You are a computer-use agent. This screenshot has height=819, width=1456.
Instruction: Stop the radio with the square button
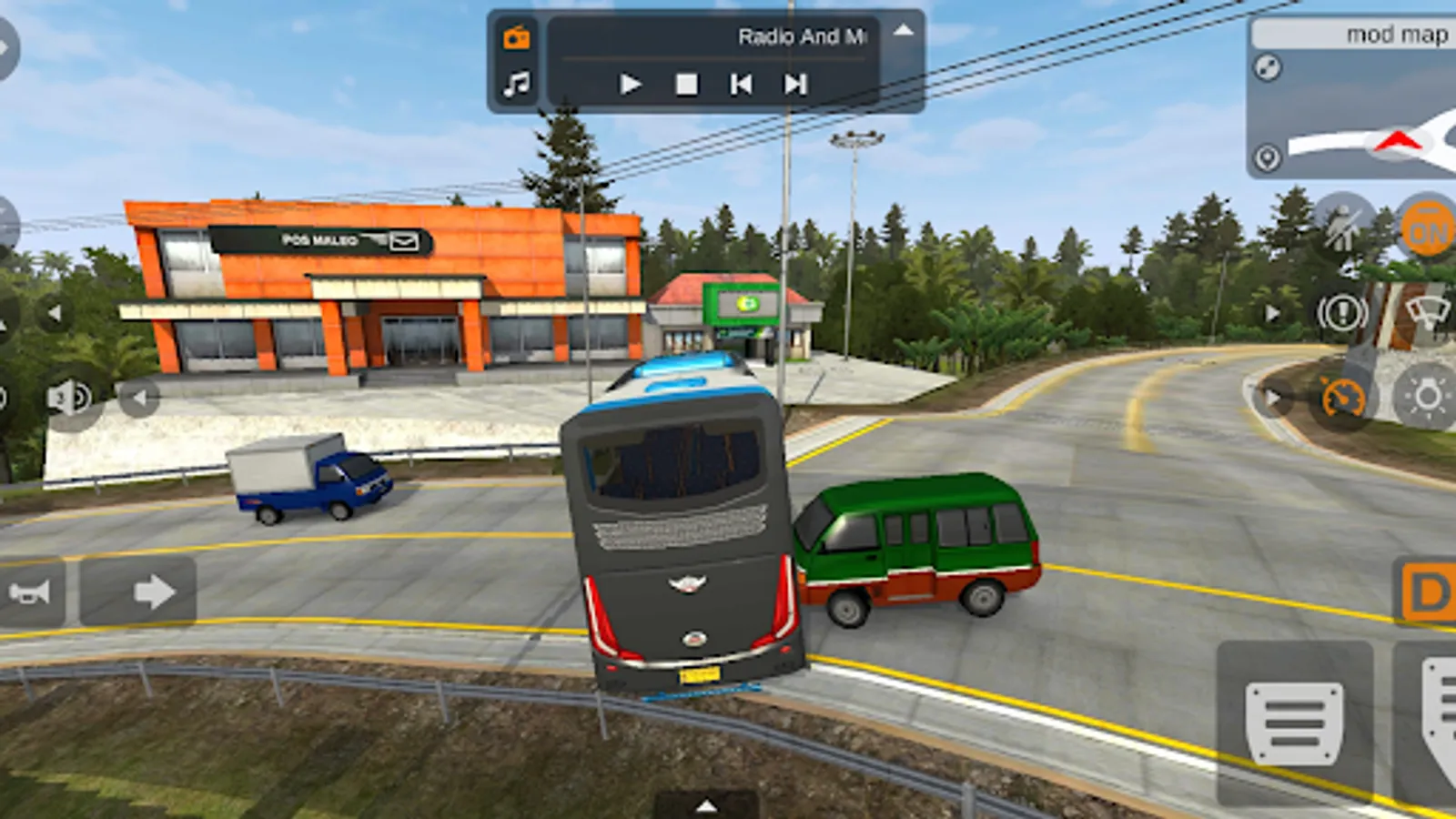pos(686,85)
